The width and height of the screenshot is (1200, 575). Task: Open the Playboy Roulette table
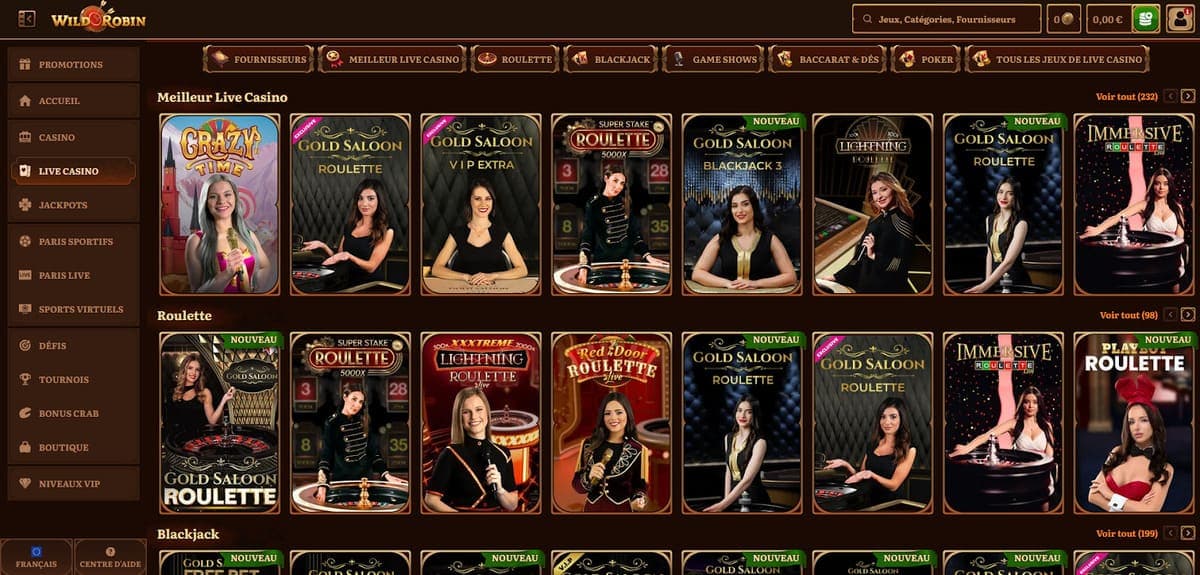(x=1134, y=422)
